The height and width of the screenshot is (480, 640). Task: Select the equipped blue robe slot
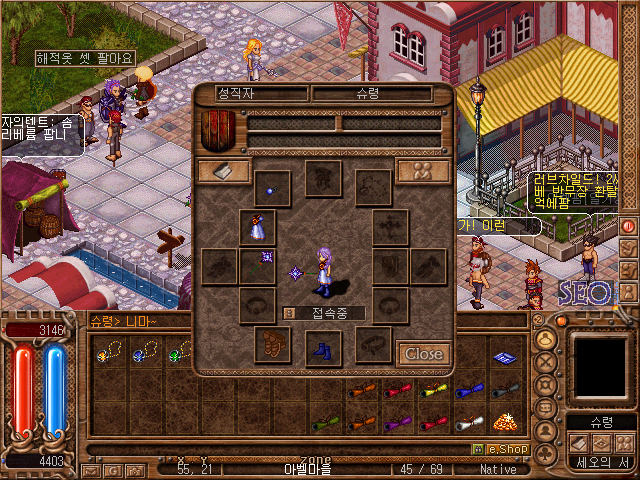click(257, 227)
